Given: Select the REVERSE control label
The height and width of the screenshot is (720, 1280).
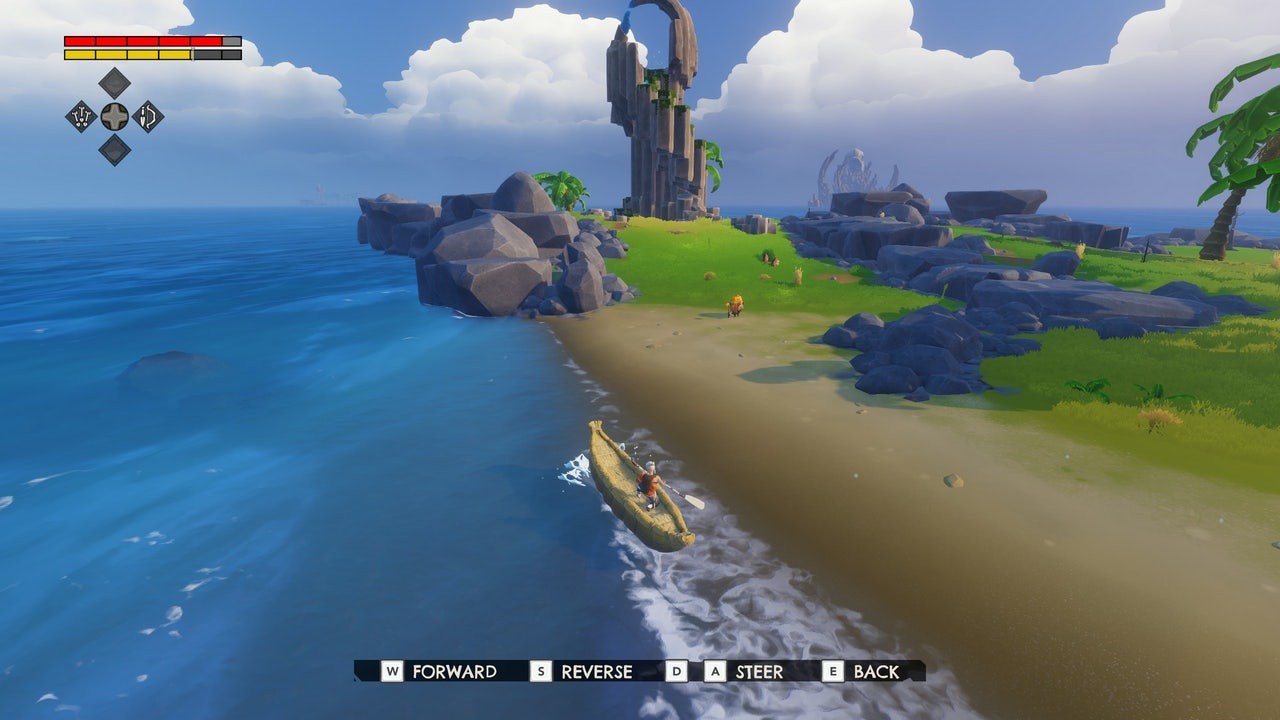Looking at the screenshot, I should coord(597,672).
